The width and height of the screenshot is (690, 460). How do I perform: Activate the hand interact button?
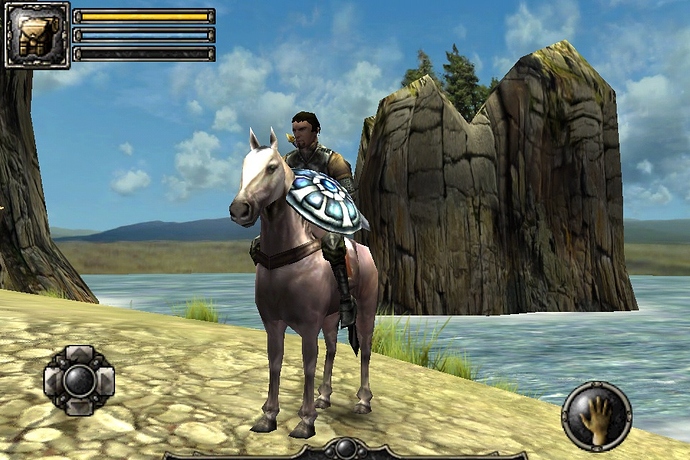596,416
